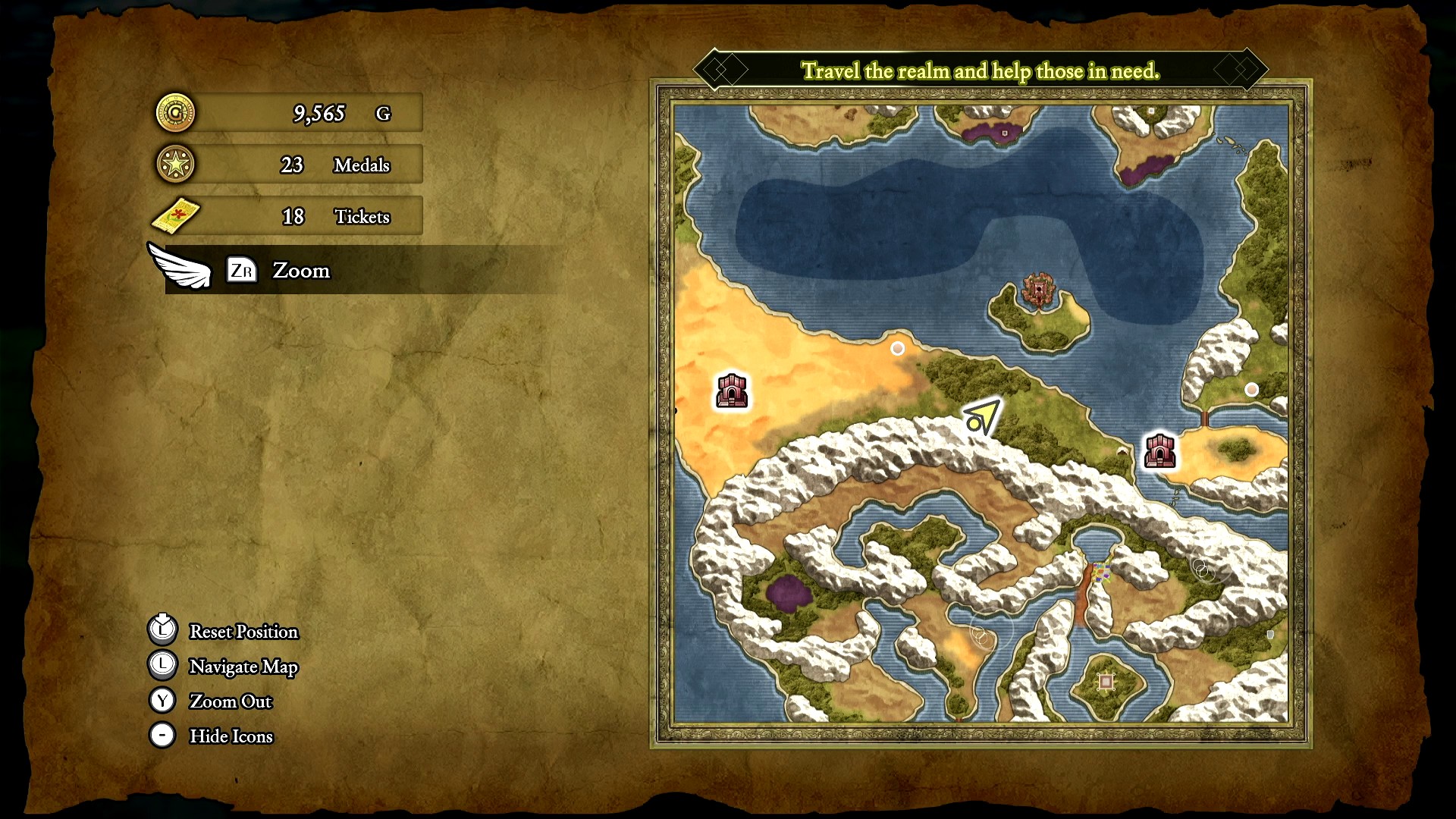The width and height of the screenshot is (1456, 819).
Task: Select the Zoom travel option
Action: [x=300, y=271]
